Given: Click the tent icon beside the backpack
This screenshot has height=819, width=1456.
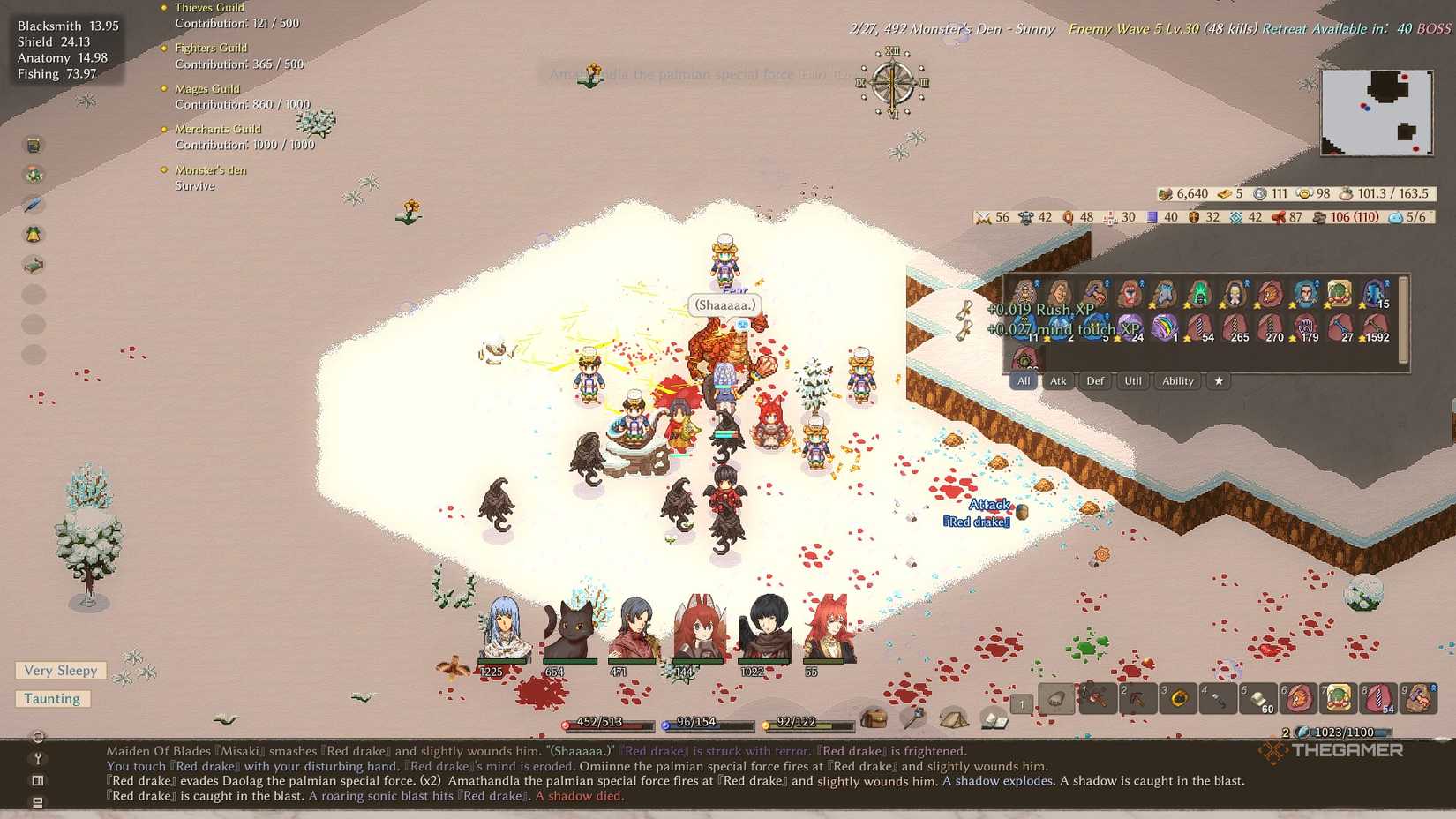Looking at the screenshot, I should (x=955, y=719).
